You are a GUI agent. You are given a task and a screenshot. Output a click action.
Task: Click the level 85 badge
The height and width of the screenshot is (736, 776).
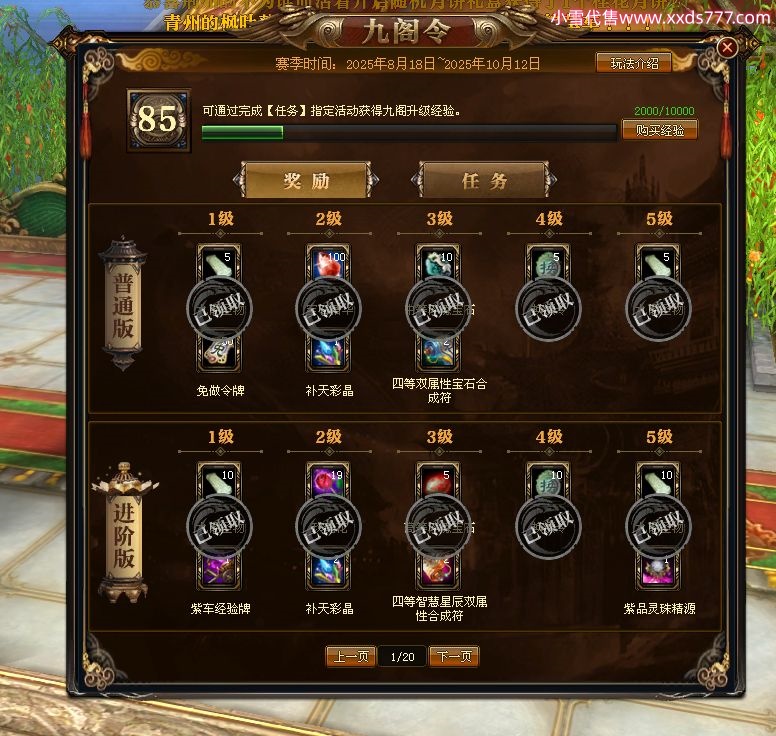click(x=157, y=121)
